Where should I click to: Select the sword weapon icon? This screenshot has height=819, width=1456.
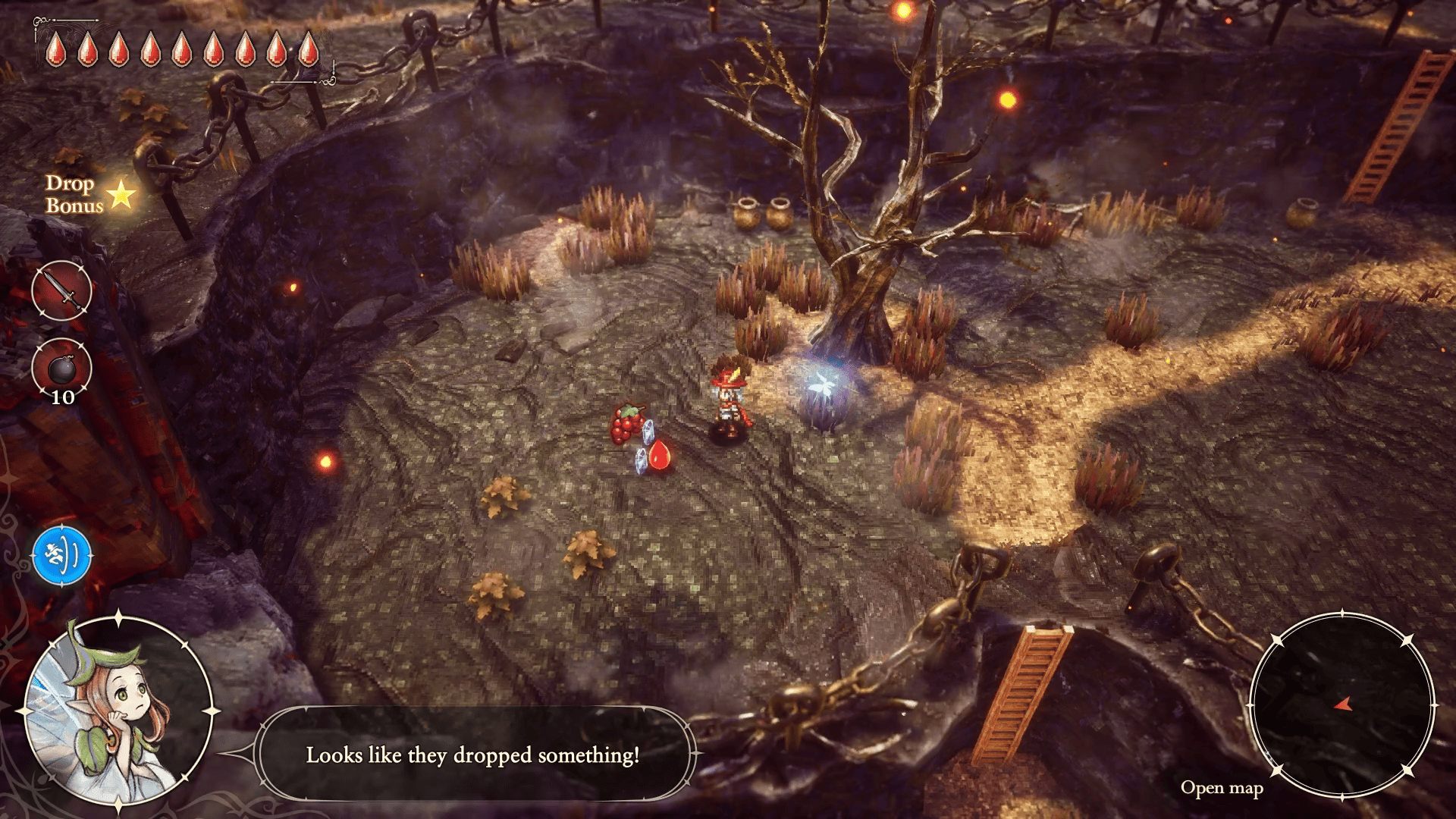tap(61, 290)
